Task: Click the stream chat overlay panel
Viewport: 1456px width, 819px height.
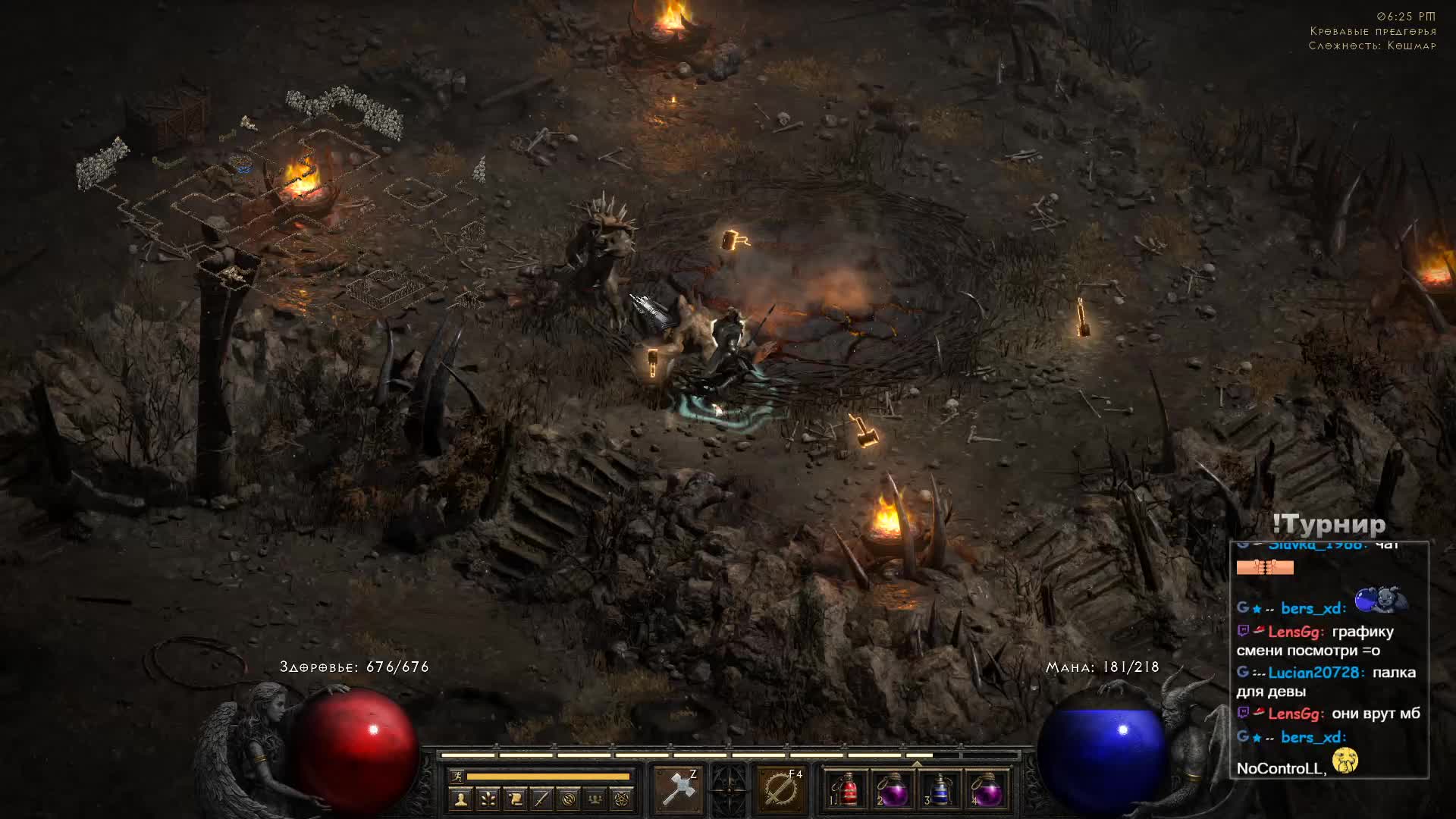Action: click(1329, 660)
